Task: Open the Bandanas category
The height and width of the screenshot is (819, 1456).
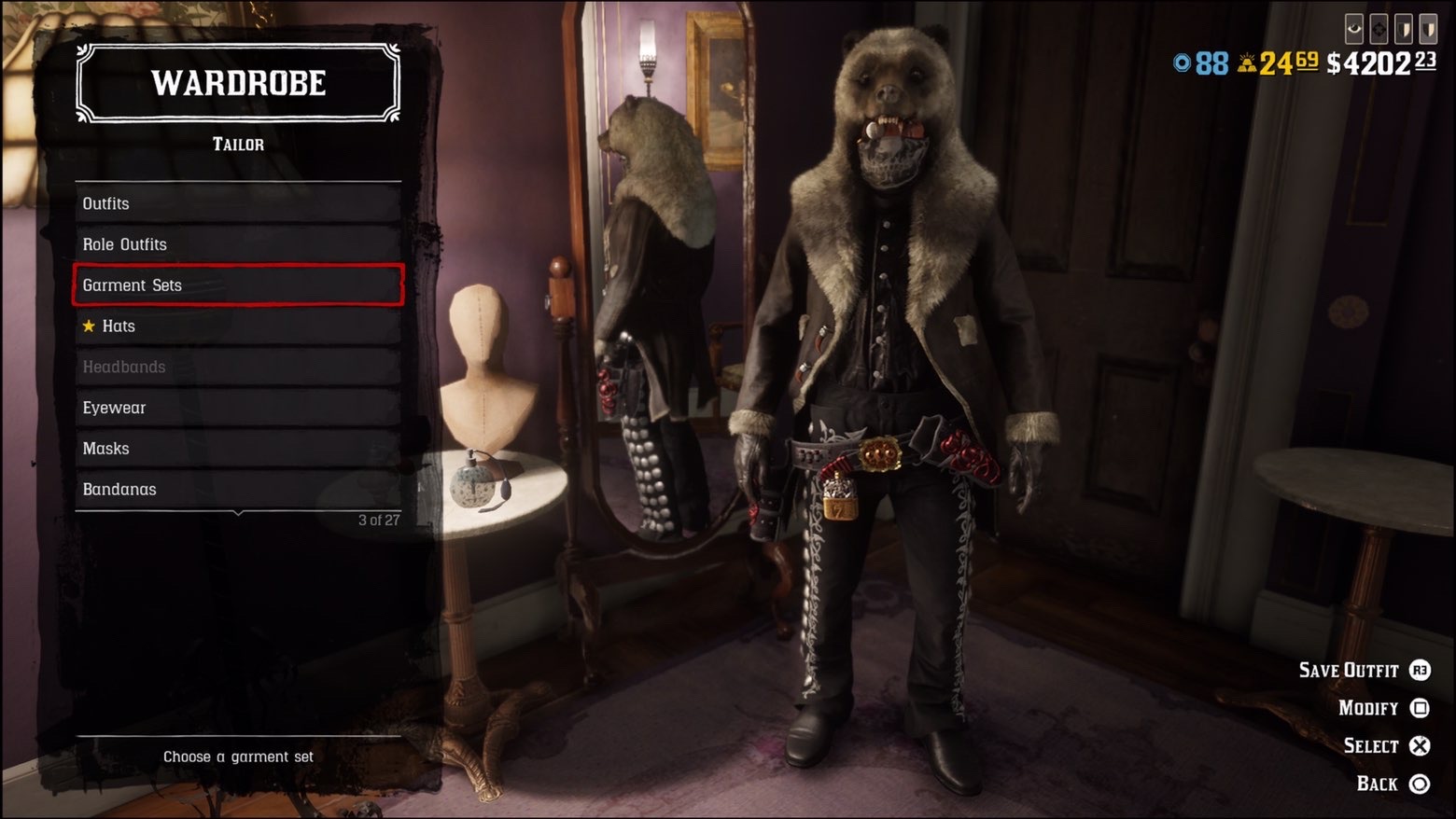Action: 238,490
